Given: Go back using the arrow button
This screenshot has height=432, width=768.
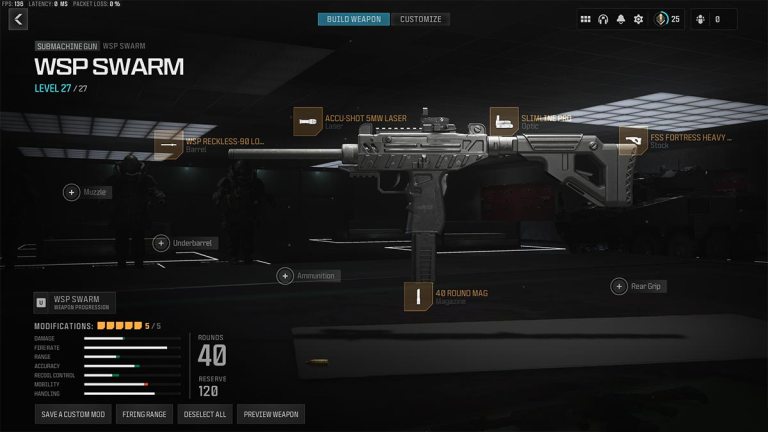Looking at the screenshot, I should click(18, 19).
